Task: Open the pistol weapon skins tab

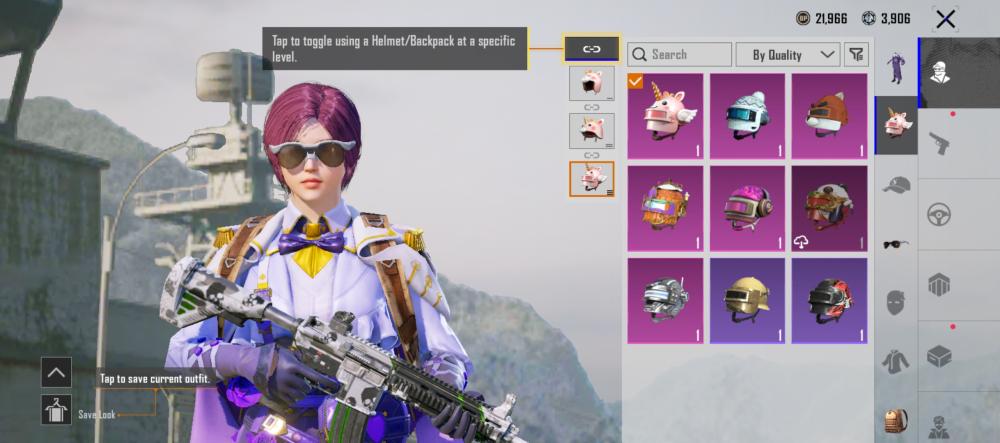Action: point(939,143)
